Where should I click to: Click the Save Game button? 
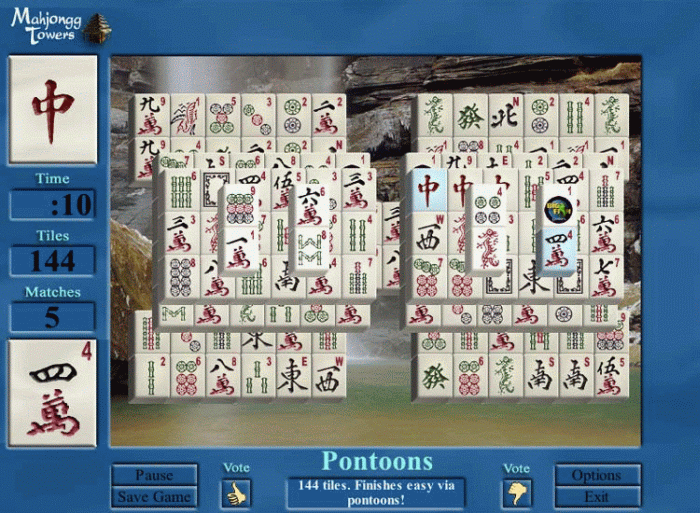tap(154, 496)
